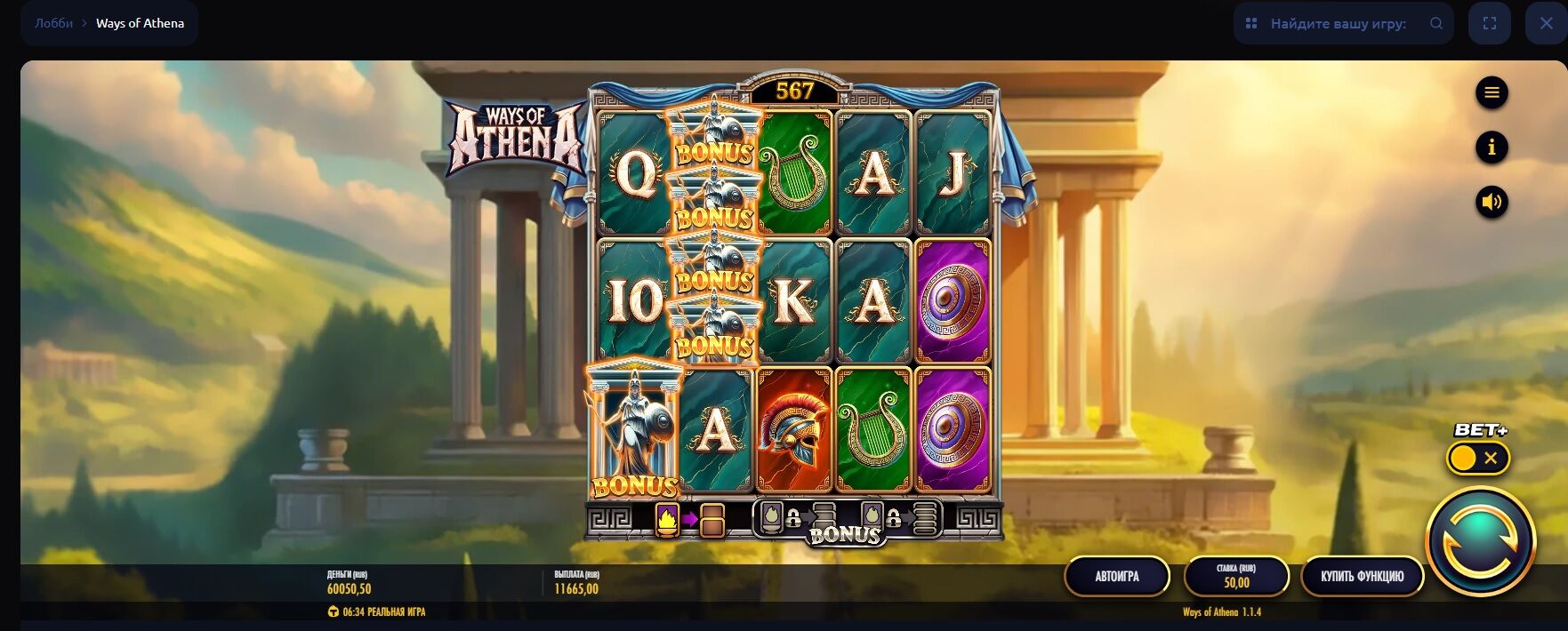Show the game info paytable
This screenshot has height=631, width=1568.
pyautogui.click(x=1492, y=147)
